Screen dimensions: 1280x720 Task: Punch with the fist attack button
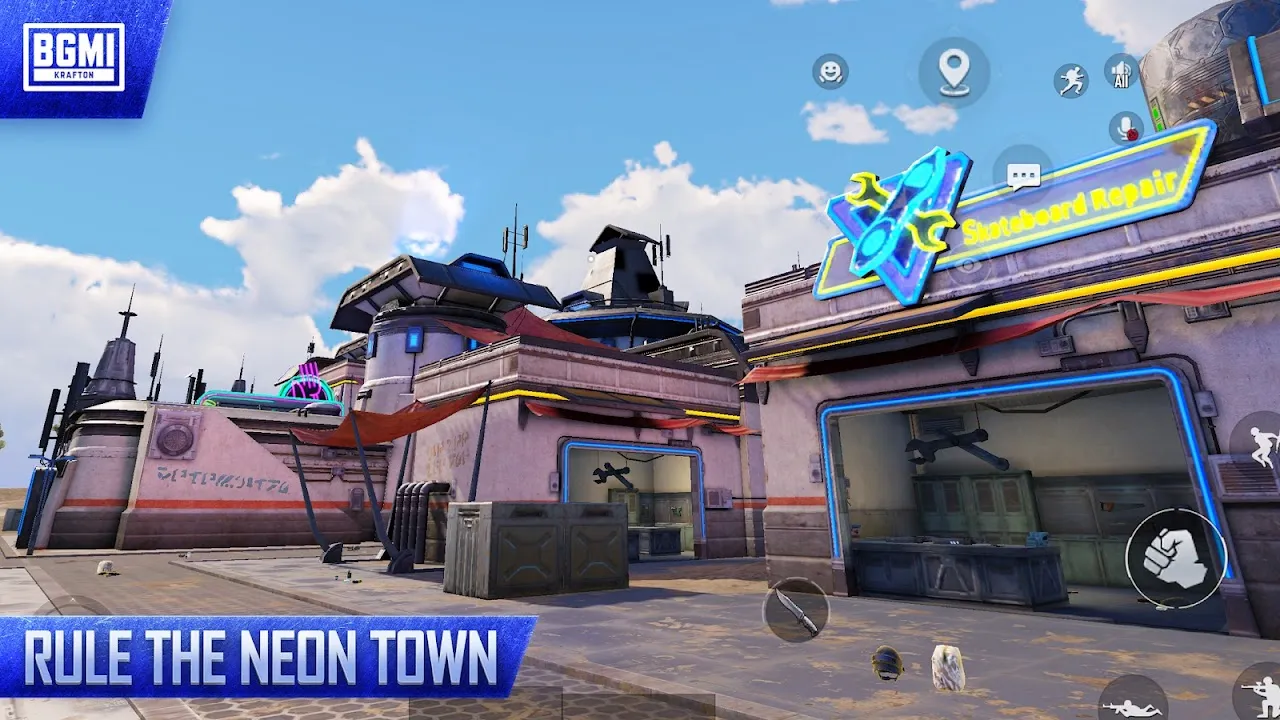(1176, 558)
